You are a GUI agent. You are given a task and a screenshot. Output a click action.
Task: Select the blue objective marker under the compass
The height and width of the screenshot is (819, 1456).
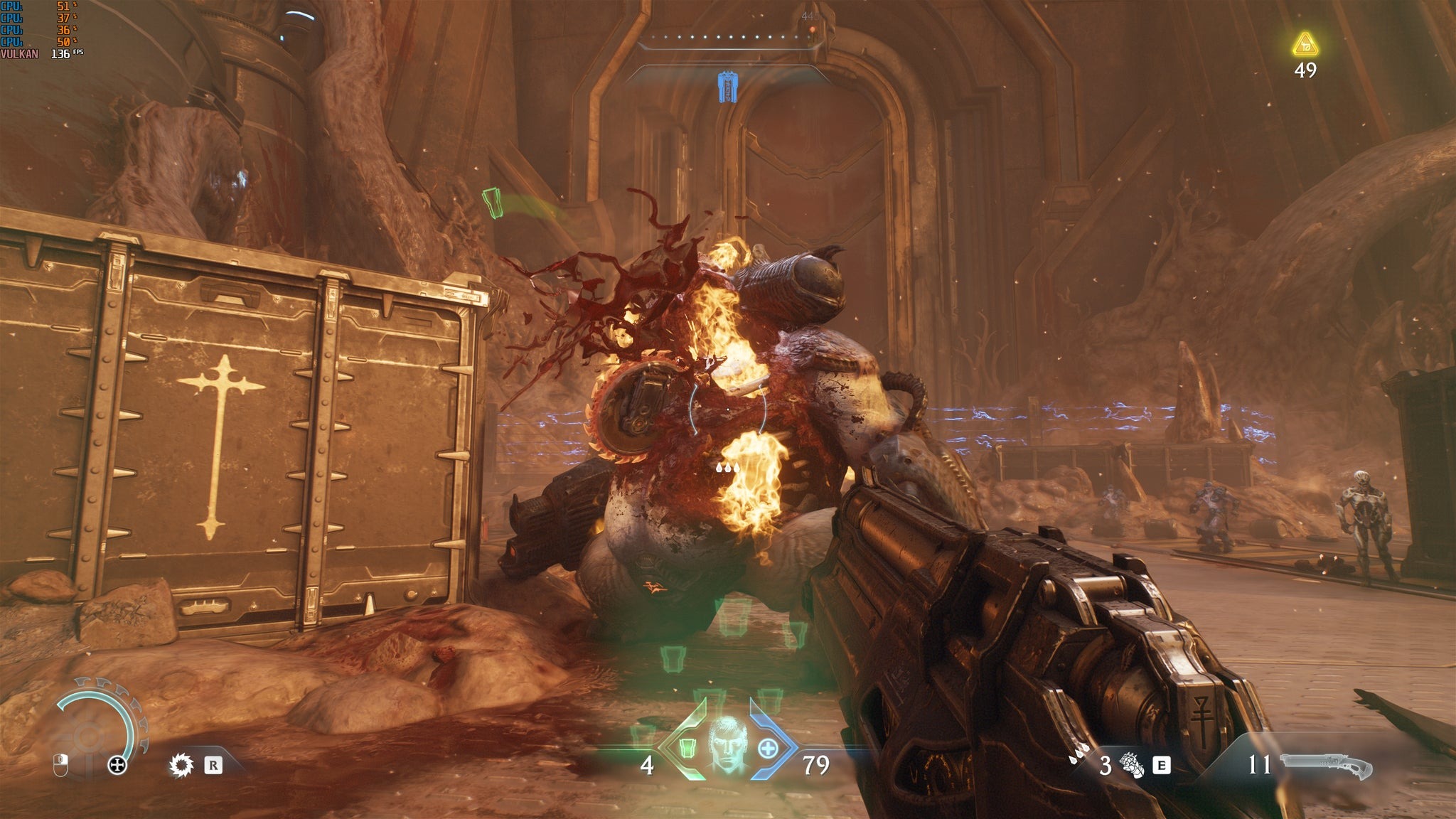[727, 87]
